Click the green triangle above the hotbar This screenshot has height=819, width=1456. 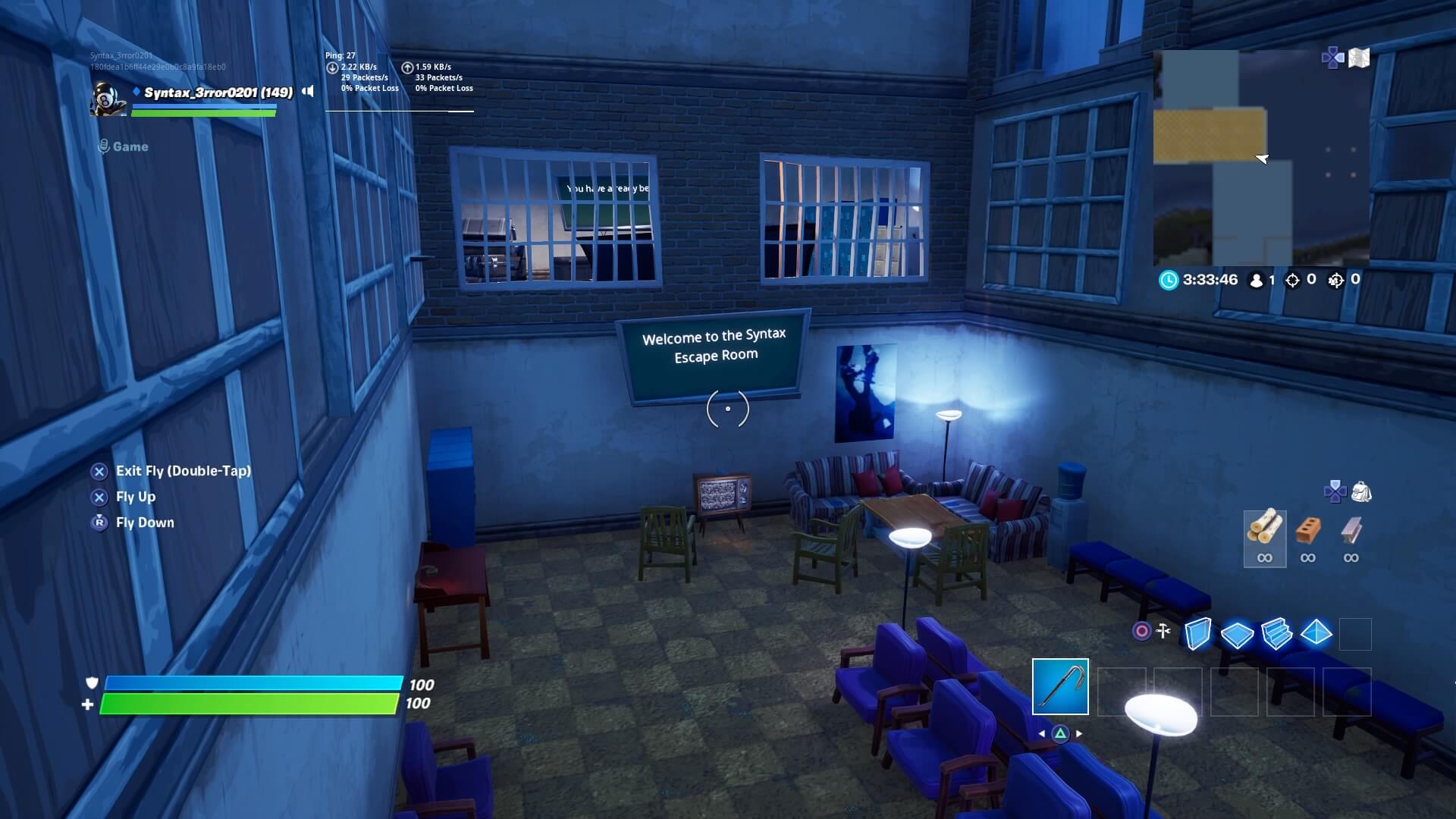(1060, 733)
